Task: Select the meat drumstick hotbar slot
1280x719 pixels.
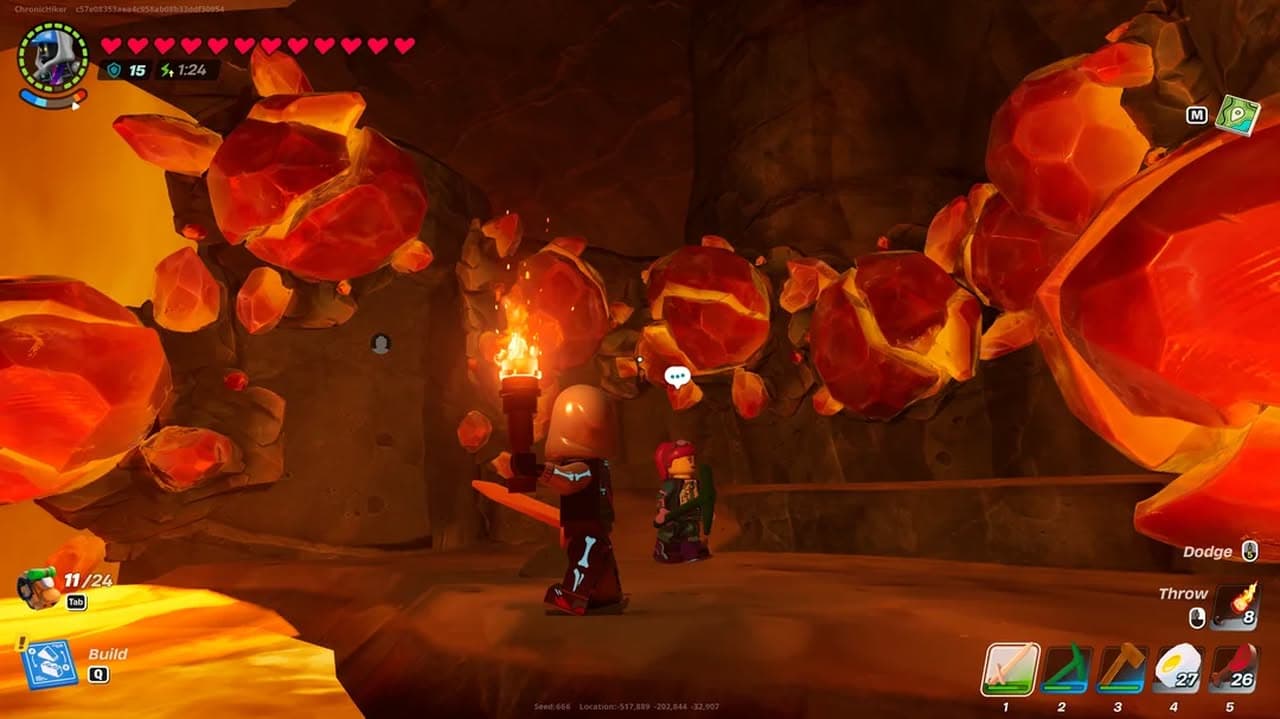Action: coord(1233,669)
